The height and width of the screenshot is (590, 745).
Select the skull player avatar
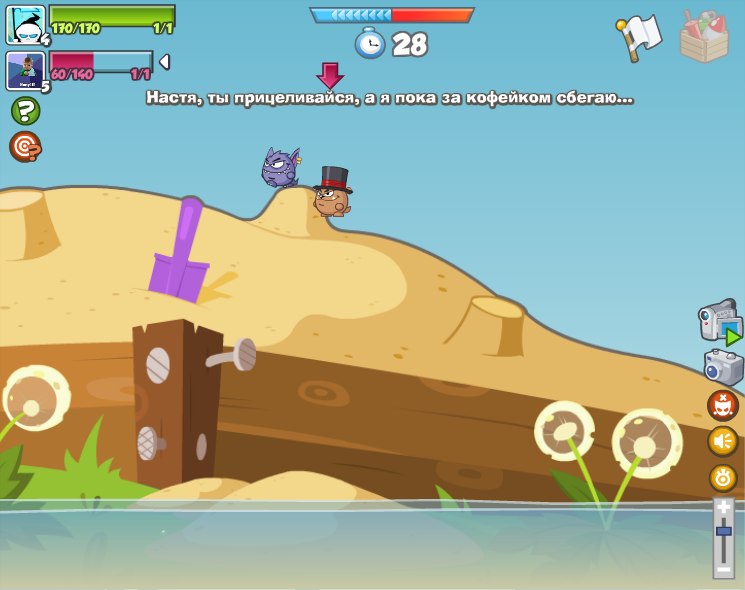pos(25,24)
